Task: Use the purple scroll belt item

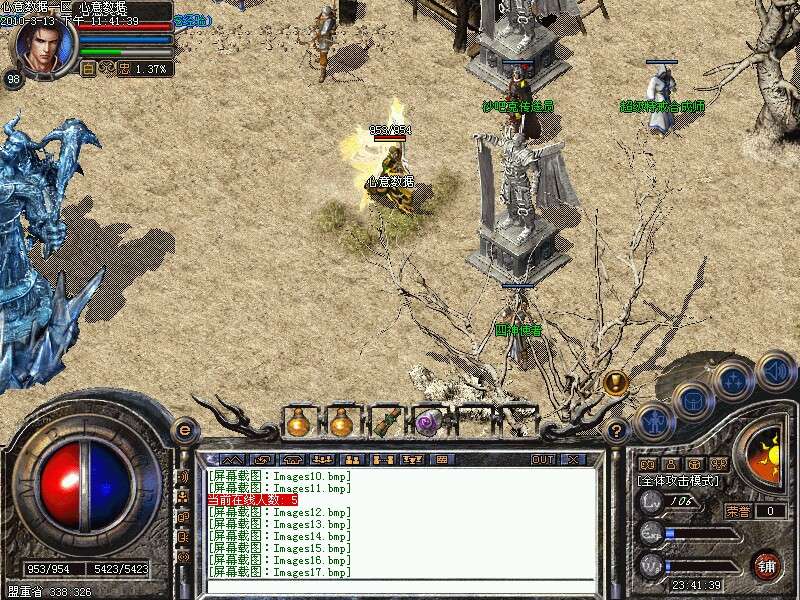Action: [428, 423]
